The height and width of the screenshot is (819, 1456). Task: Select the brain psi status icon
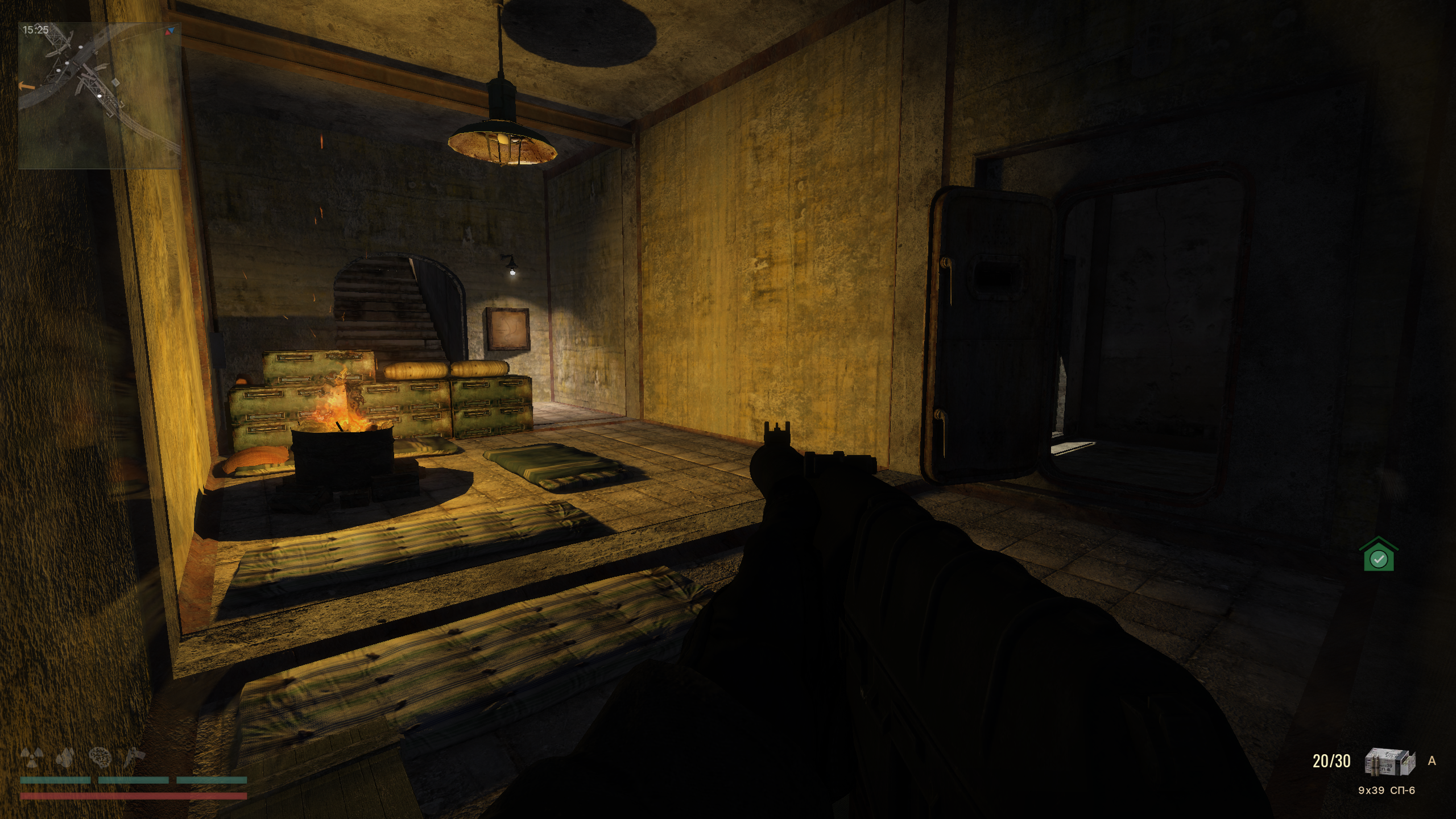[101, 757]
